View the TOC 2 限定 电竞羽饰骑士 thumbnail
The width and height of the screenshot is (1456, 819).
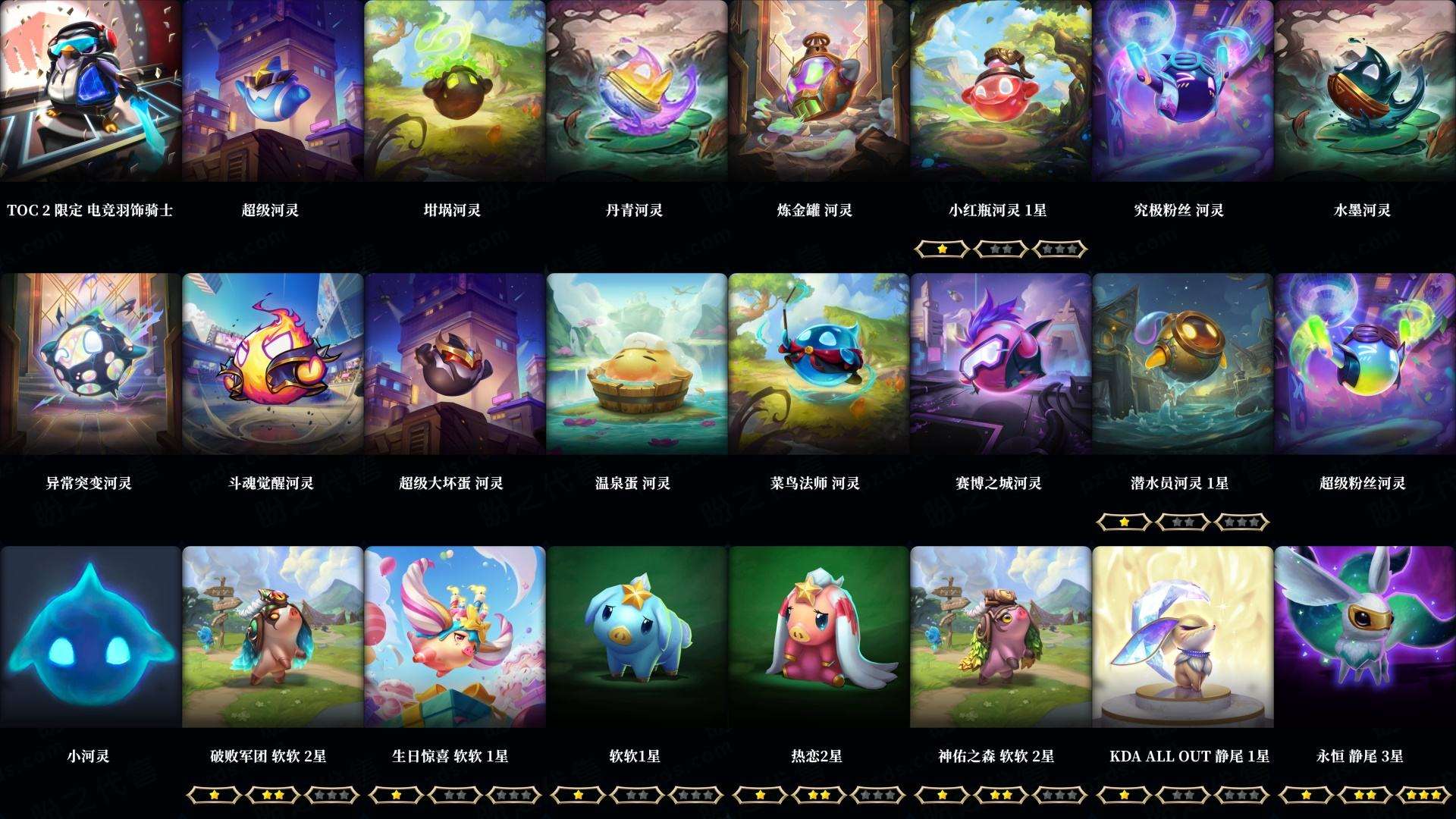(x=89, y=91)
